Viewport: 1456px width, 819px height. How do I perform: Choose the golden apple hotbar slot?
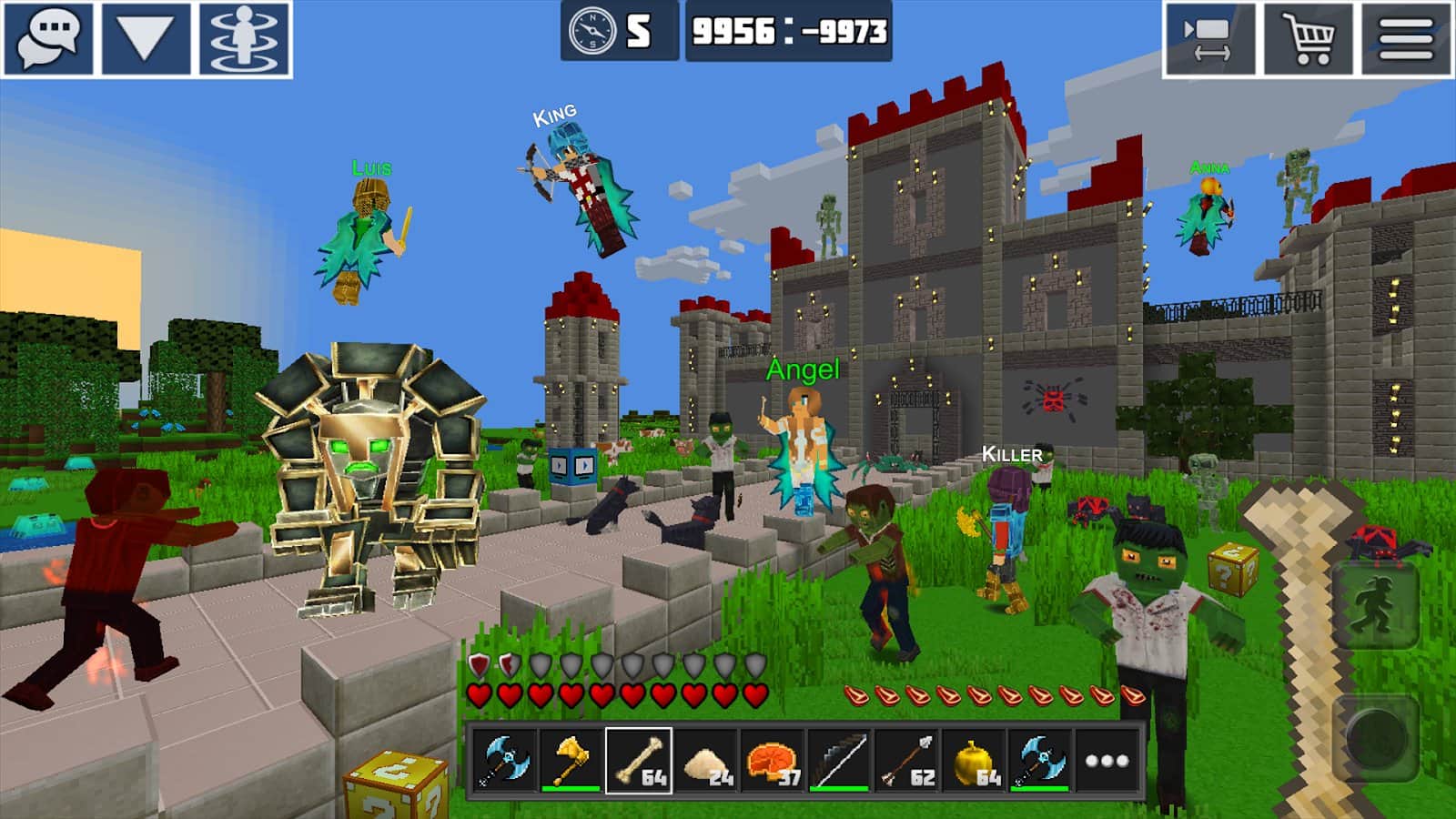(x=975, y=761)
